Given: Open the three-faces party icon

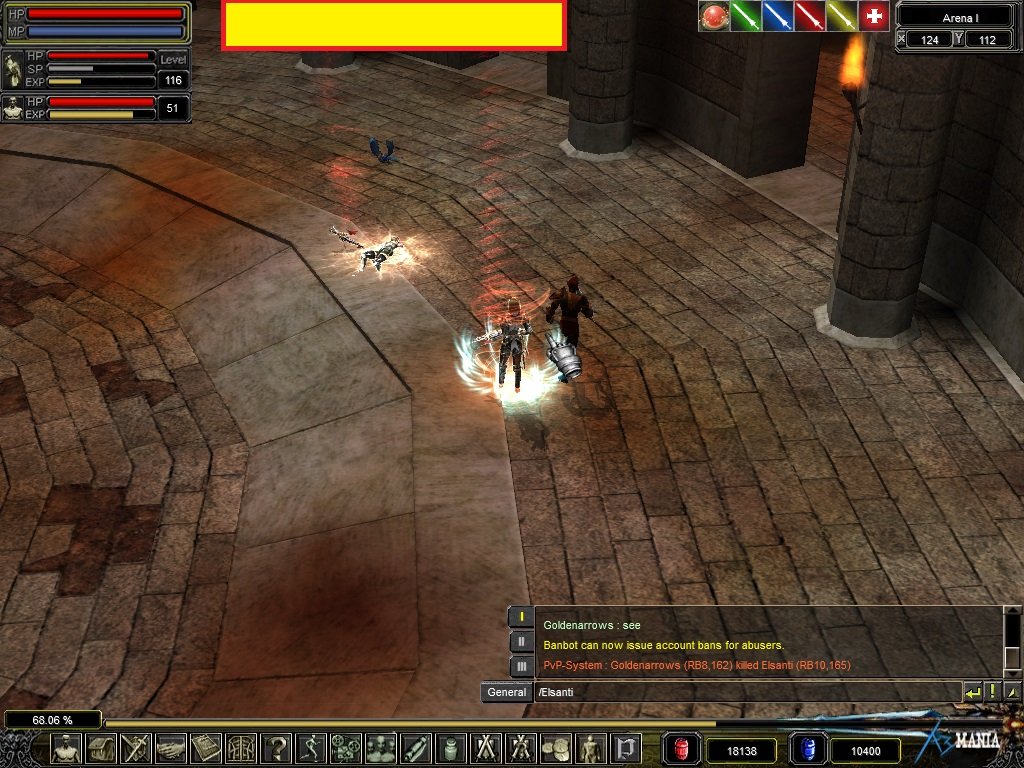Looking at the screenshot, I should 380,748.
